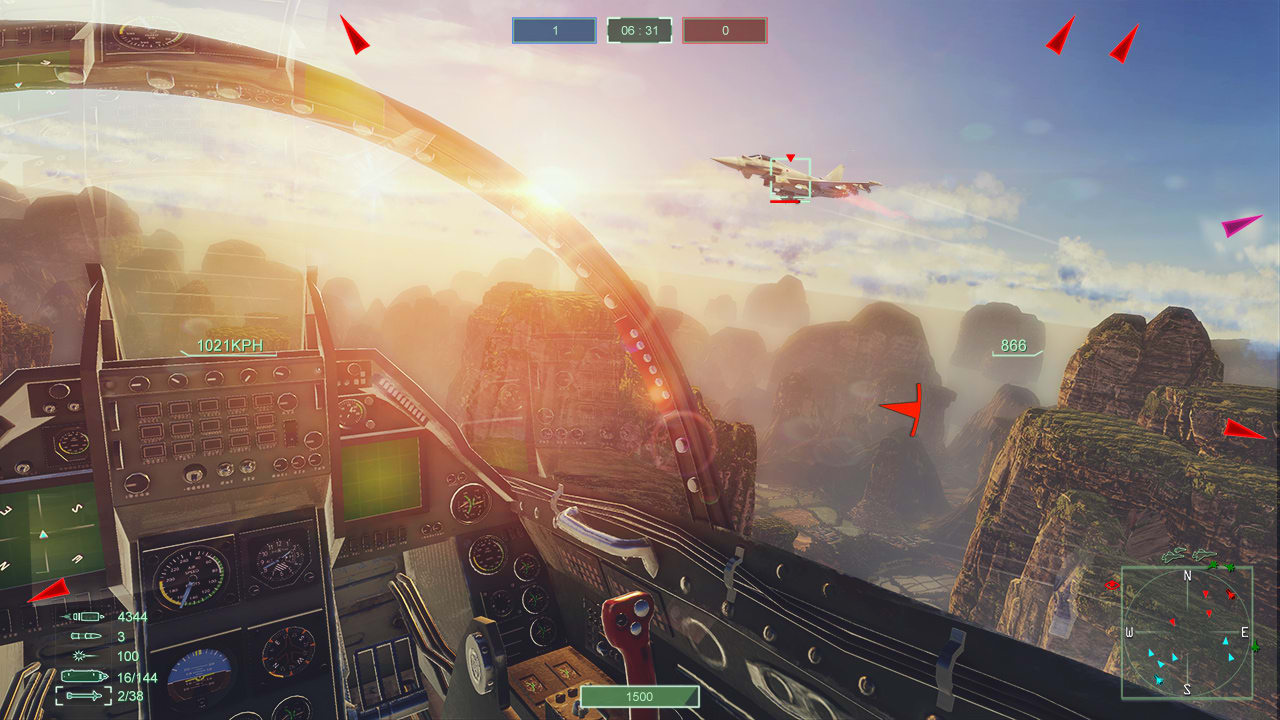Expand the blue team score box showing 1
Screen dimensions: 1280x720
click(553, 31)
